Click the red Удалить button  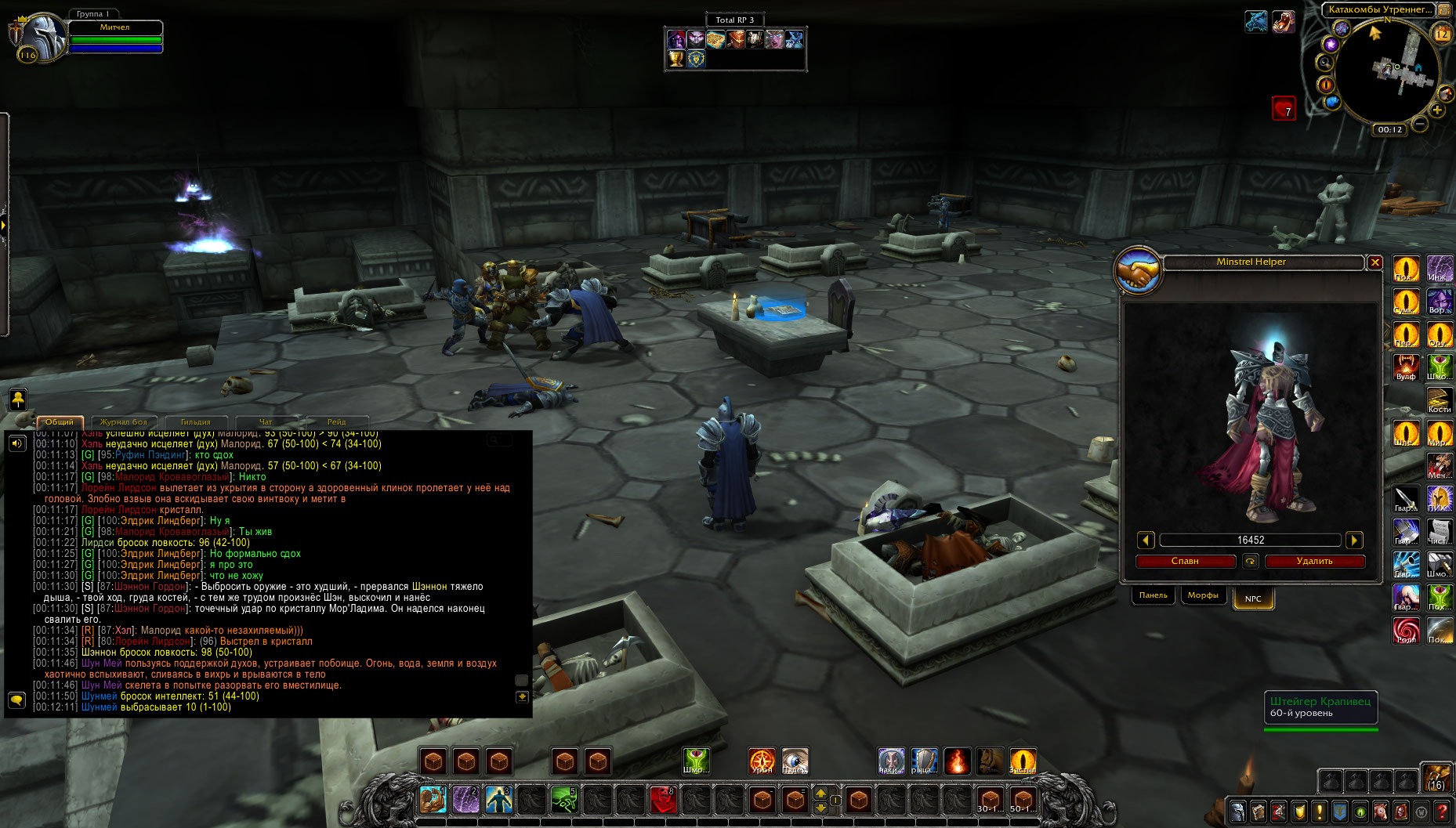pos(1314,561)
